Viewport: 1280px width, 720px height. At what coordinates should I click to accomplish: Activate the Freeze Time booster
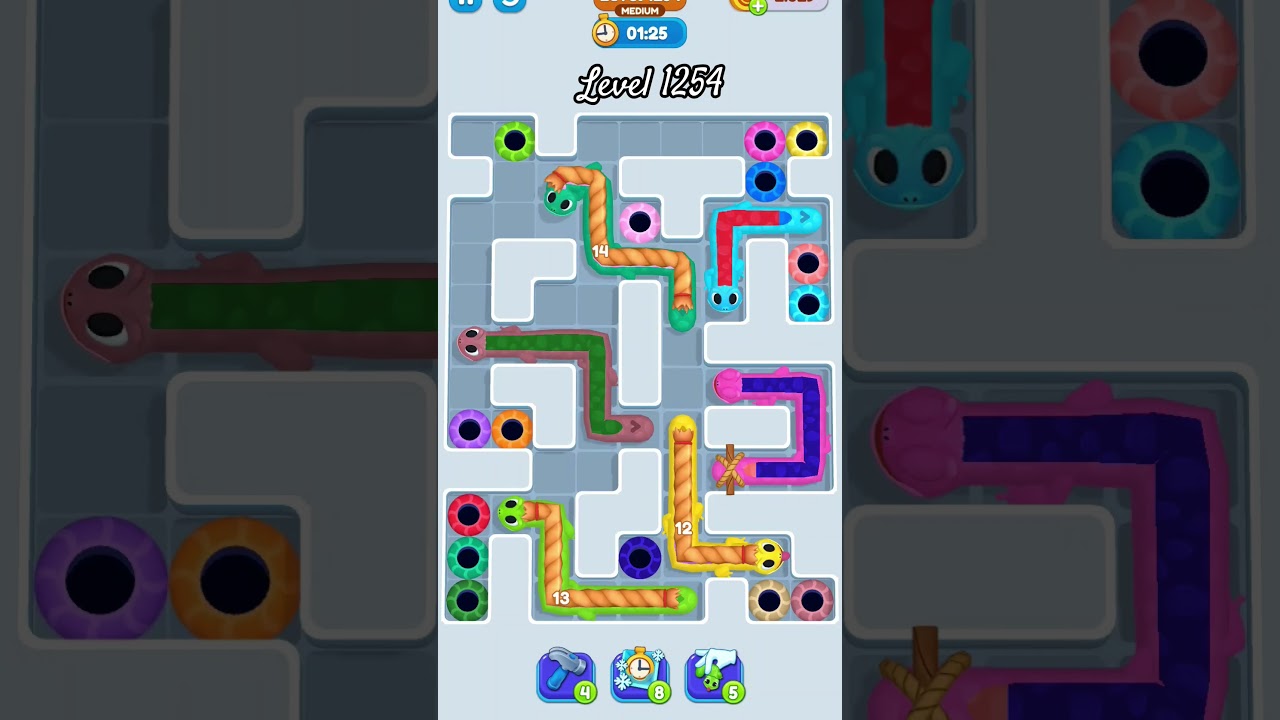(x=640, y=673)
